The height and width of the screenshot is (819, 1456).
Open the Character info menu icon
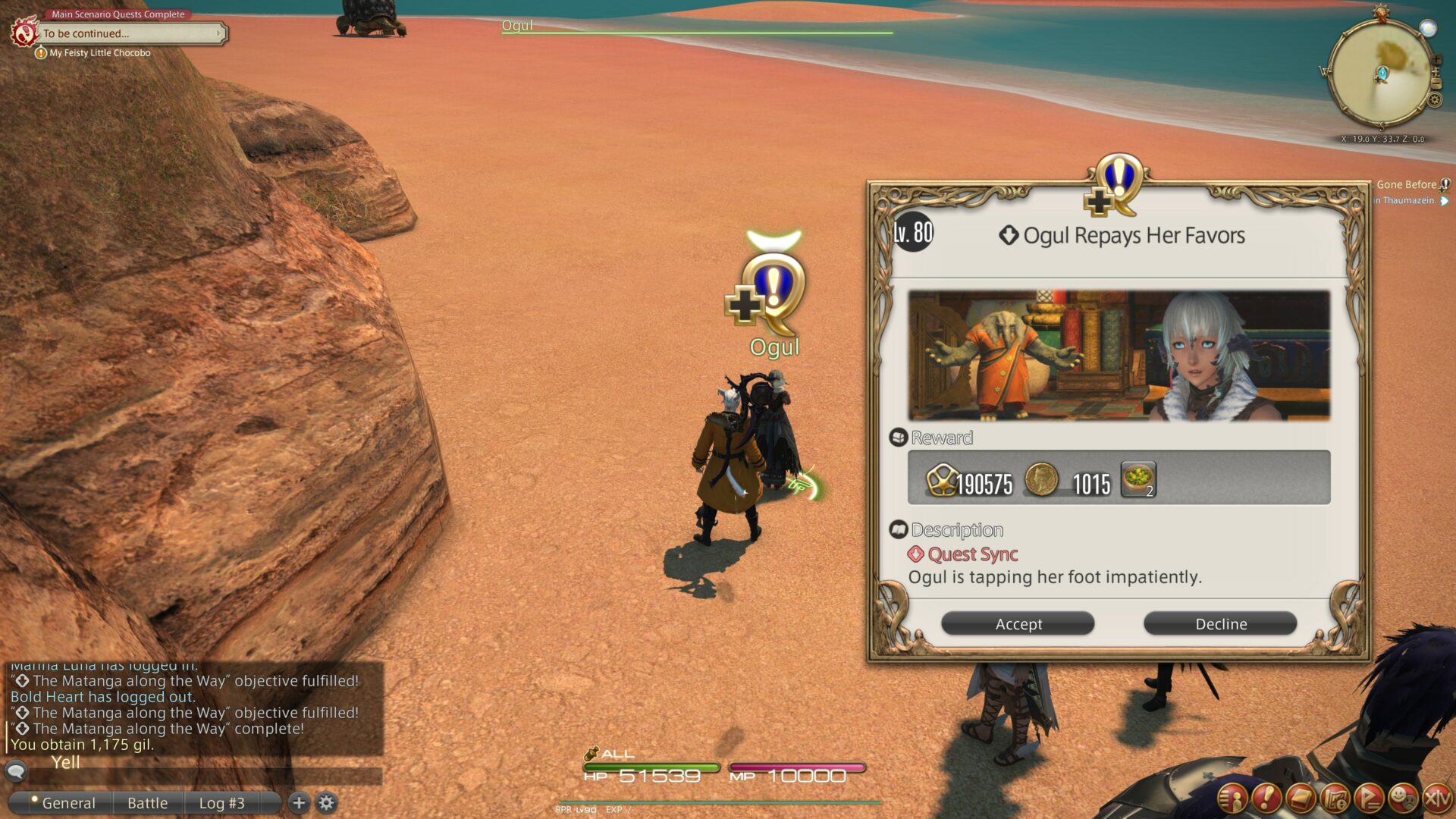[1232, 798]
